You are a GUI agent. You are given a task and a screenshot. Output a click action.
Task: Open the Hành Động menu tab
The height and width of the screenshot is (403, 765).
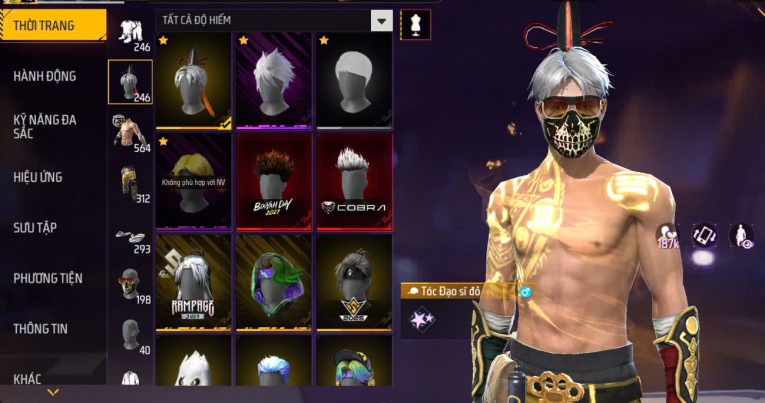[x=45, y=76]
